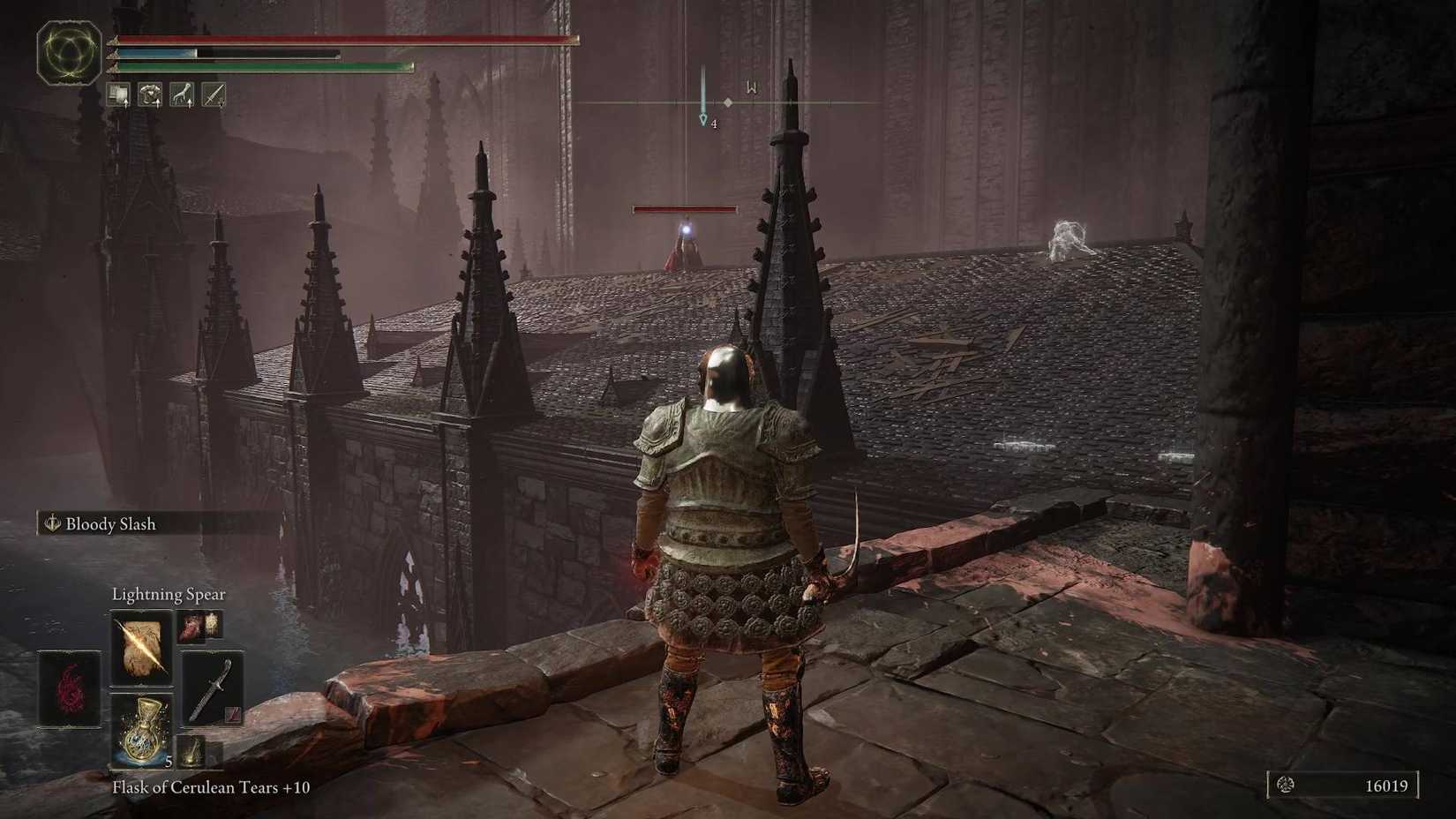
Task: Inspect the scroll buff status icon
Action: click(119, 94)
